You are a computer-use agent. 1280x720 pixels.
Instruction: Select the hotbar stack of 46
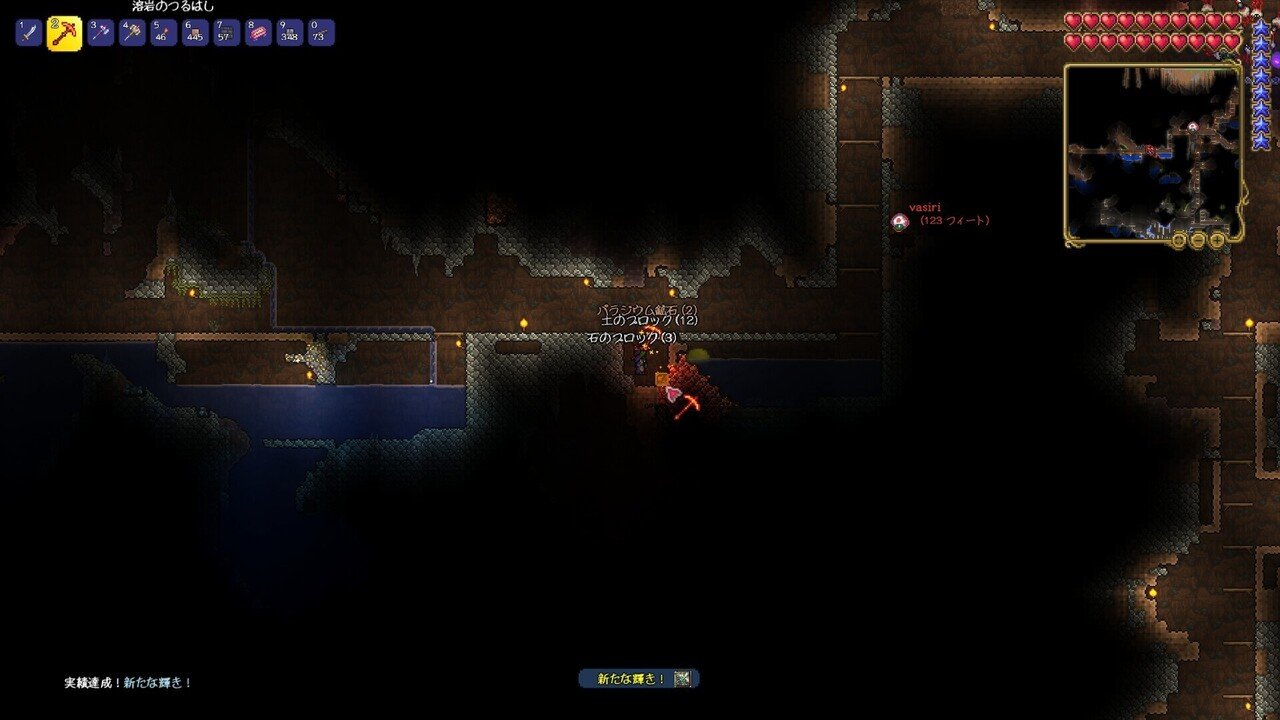164,33
